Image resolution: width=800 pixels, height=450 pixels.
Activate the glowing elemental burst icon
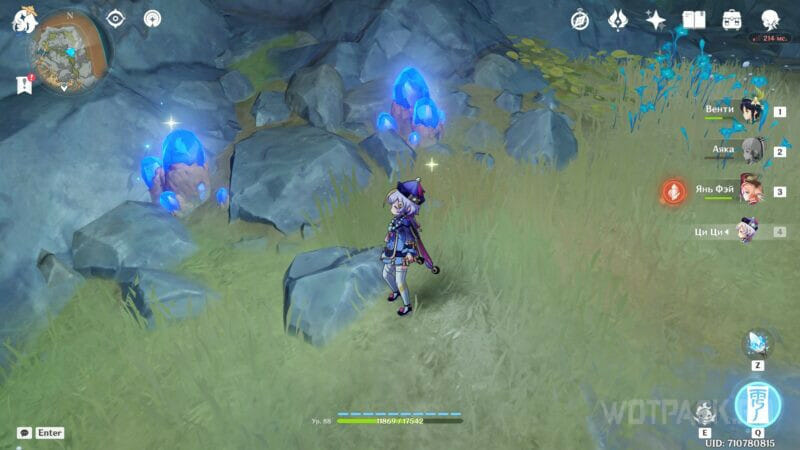pos(755,402)
